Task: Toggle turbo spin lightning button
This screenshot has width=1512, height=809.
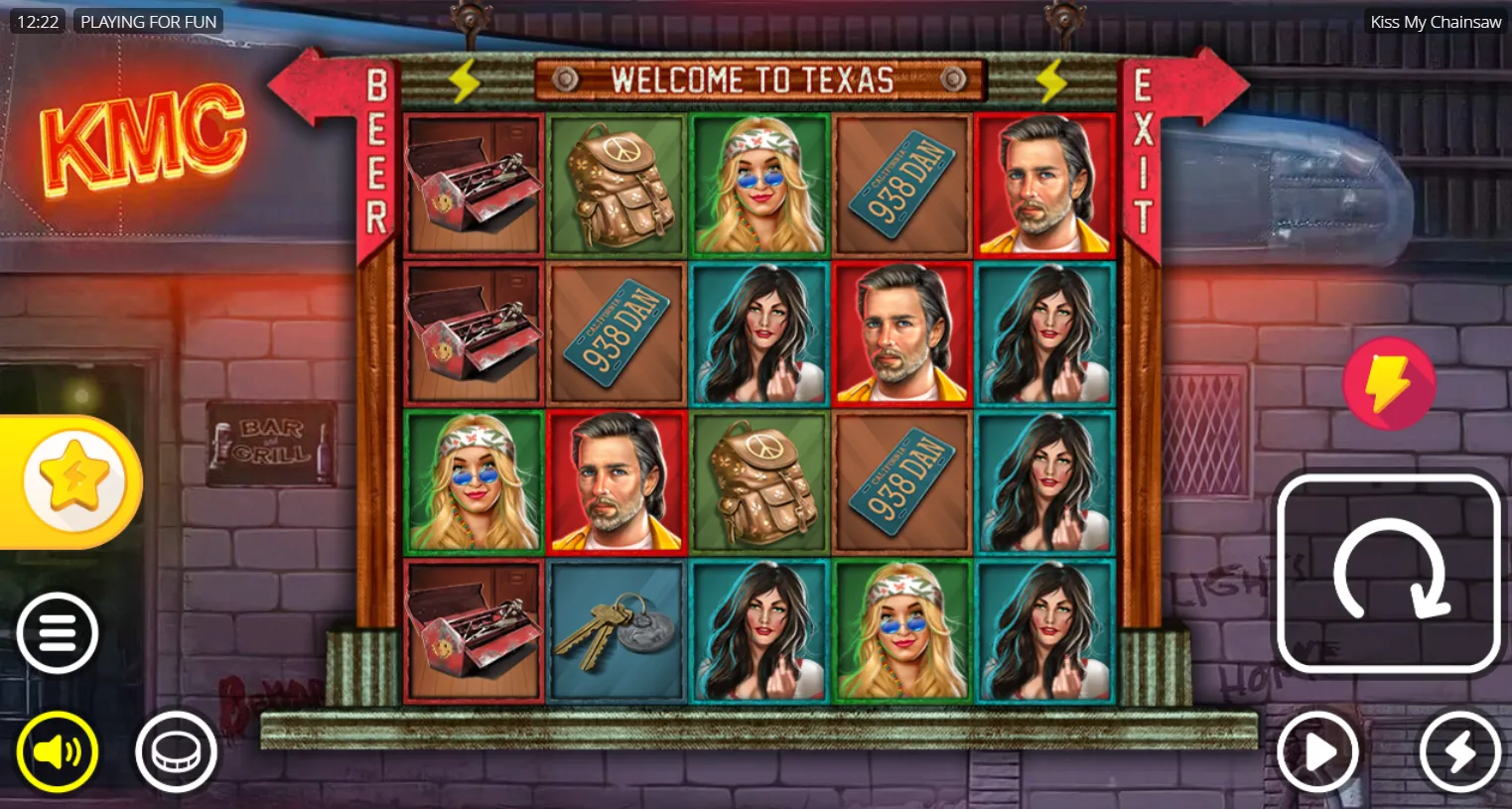Action: coord(1459,753)
